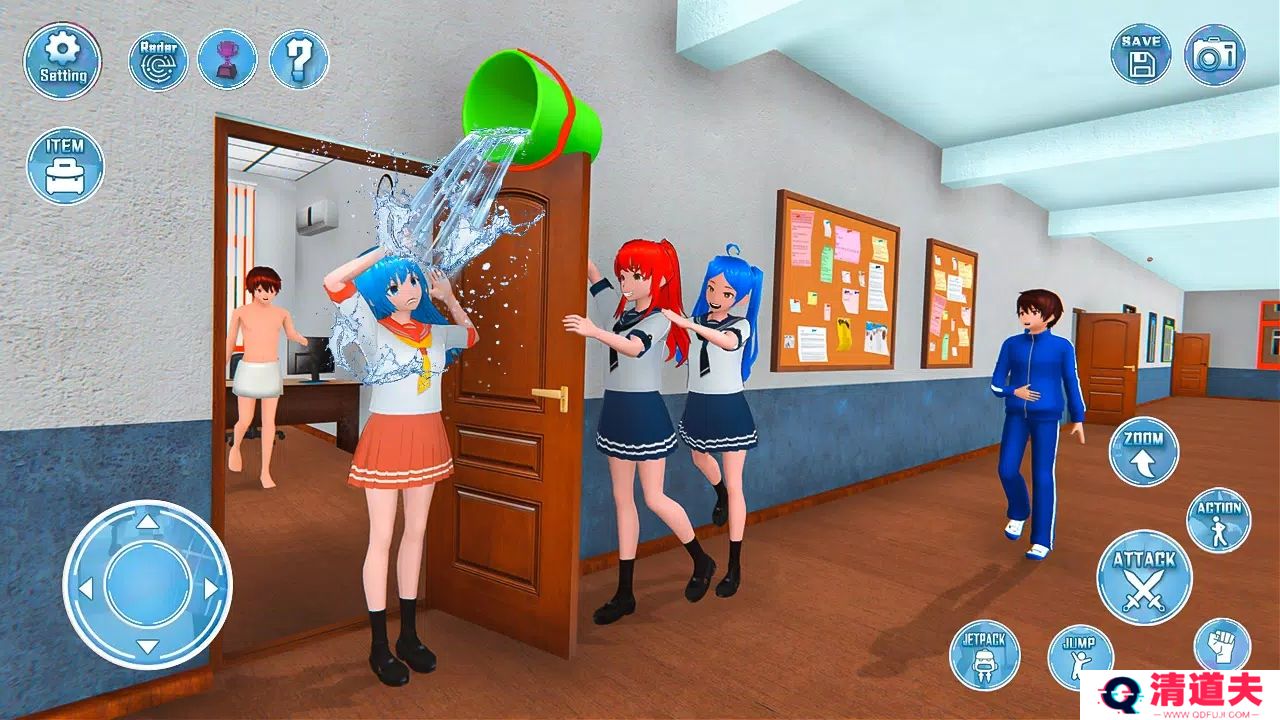Tap the joystick's left arrow
The image size is (1280, 720).
(x=86, y=587)
